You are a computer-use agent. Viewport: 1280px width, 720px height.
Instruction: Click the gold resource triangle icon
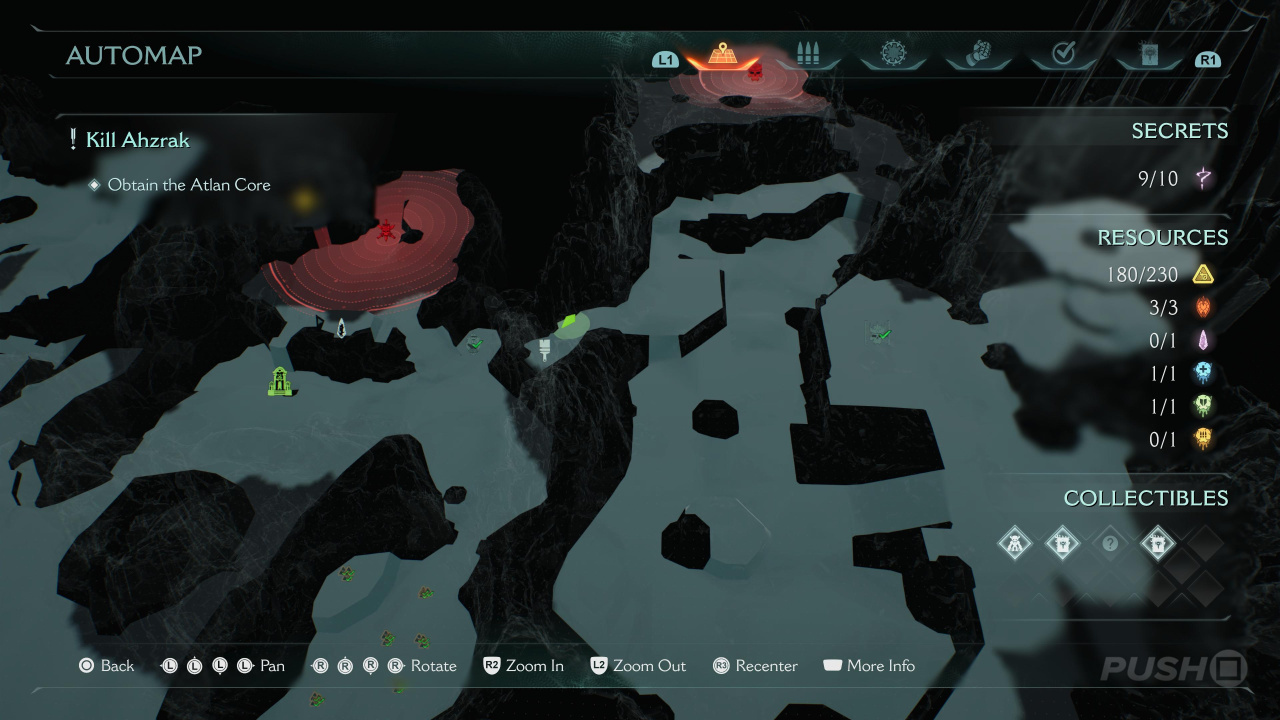click(1203, 274)
